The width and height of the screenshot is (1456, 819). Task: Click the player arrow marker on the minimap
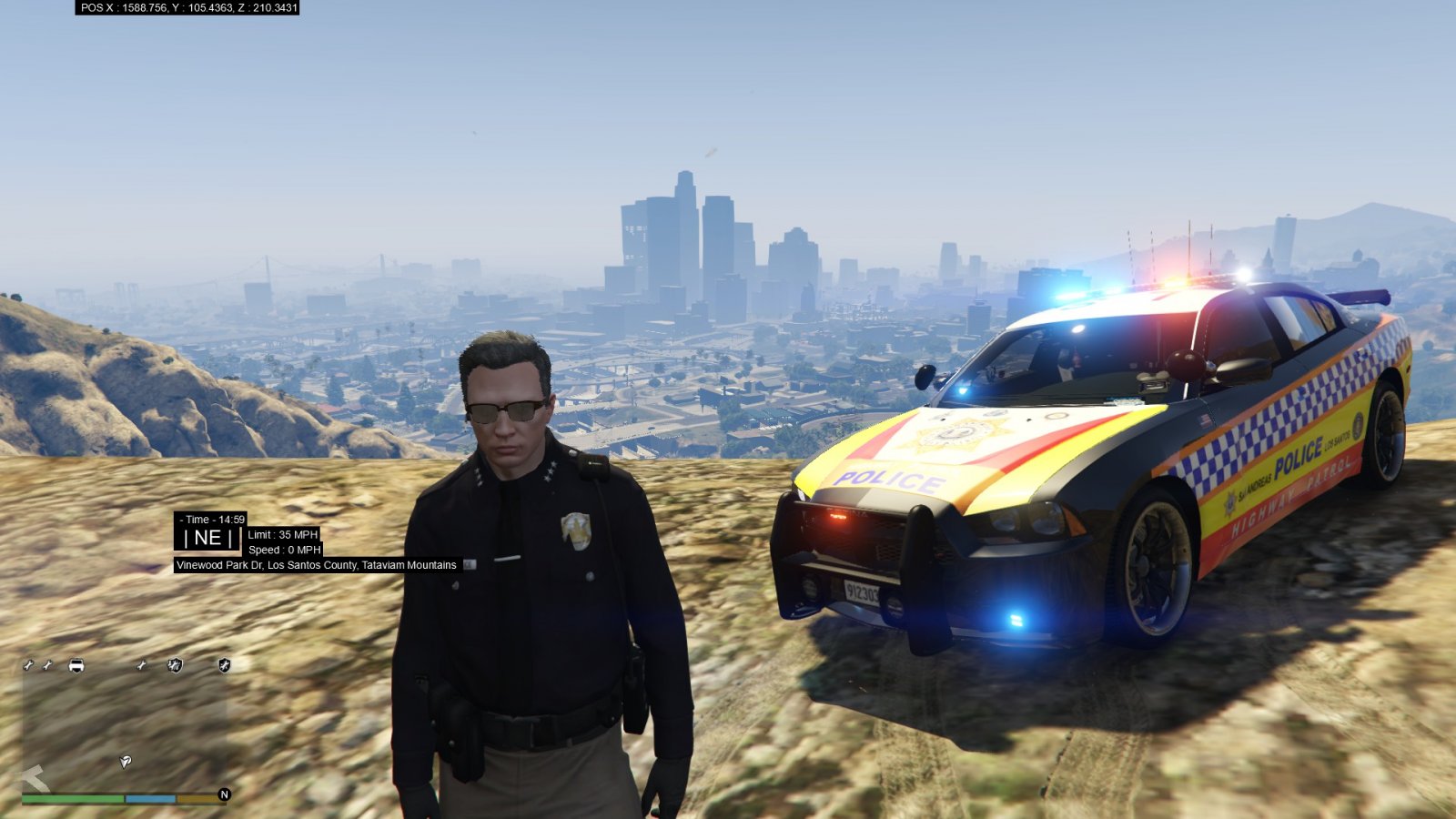pos(125,763)
